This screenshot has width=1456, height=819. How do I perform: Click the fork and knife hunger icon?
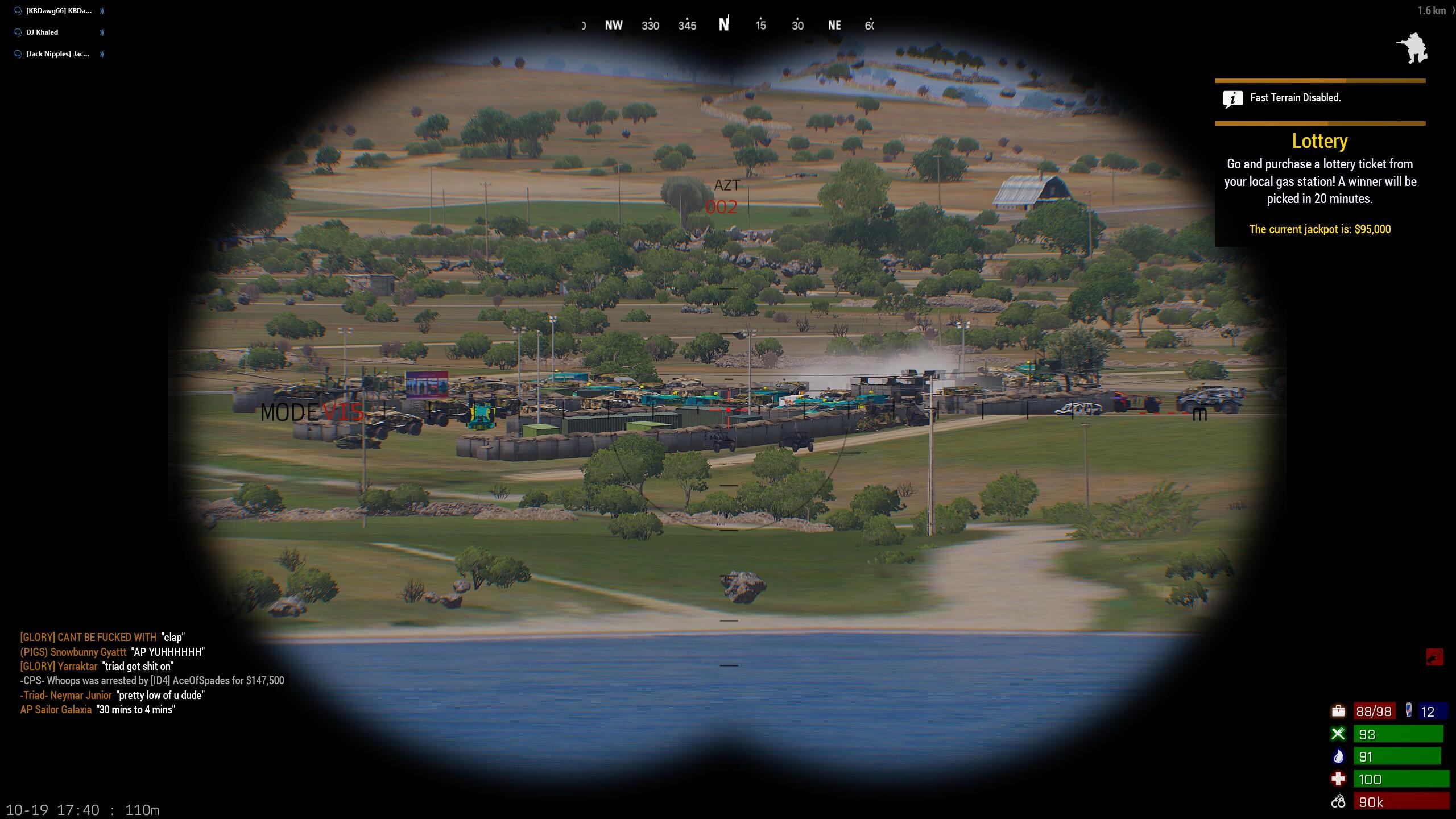point(1338,734)
